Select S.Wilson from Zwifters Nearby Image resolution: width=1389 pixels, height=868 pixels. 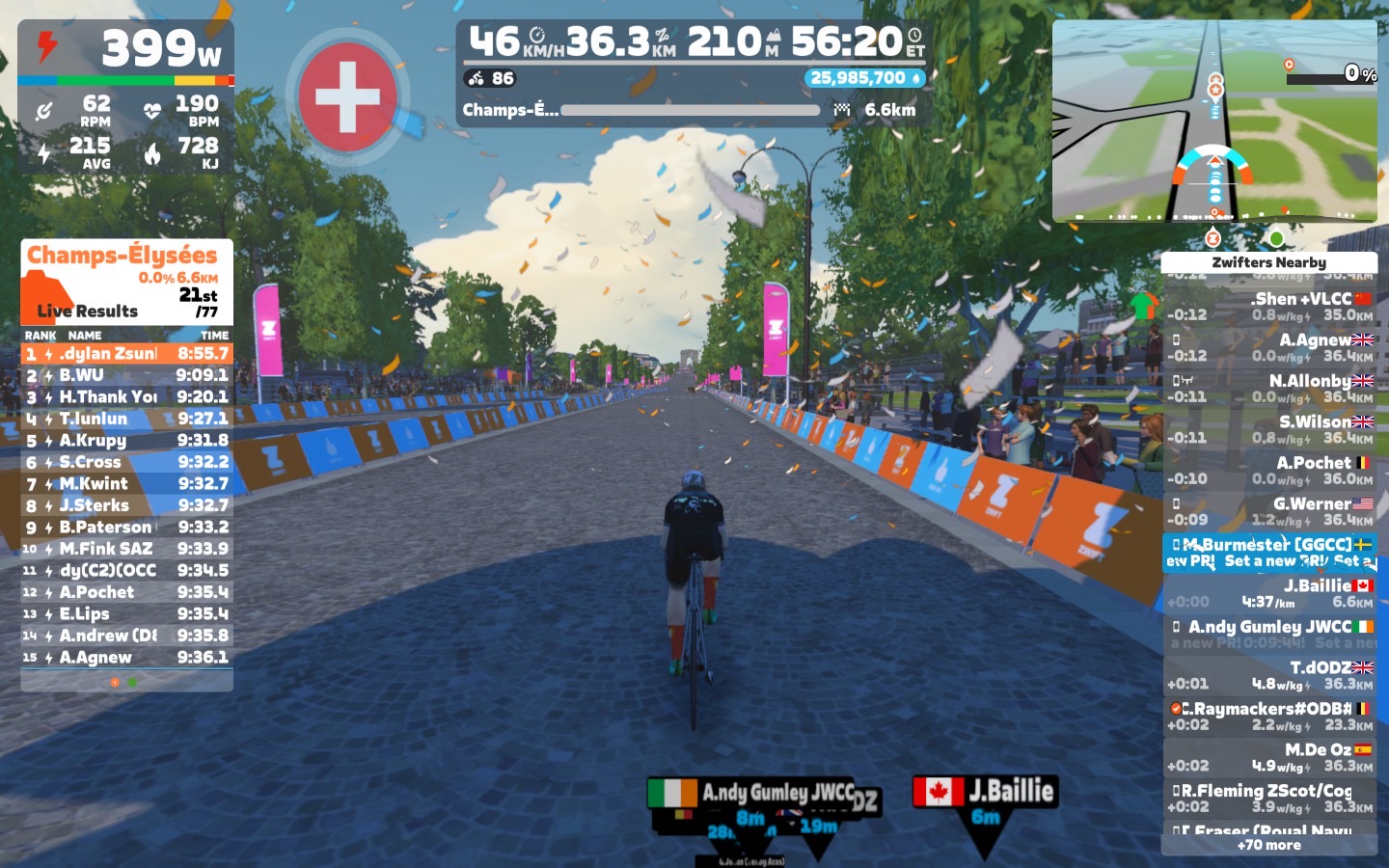click(x=1268, y=429)
